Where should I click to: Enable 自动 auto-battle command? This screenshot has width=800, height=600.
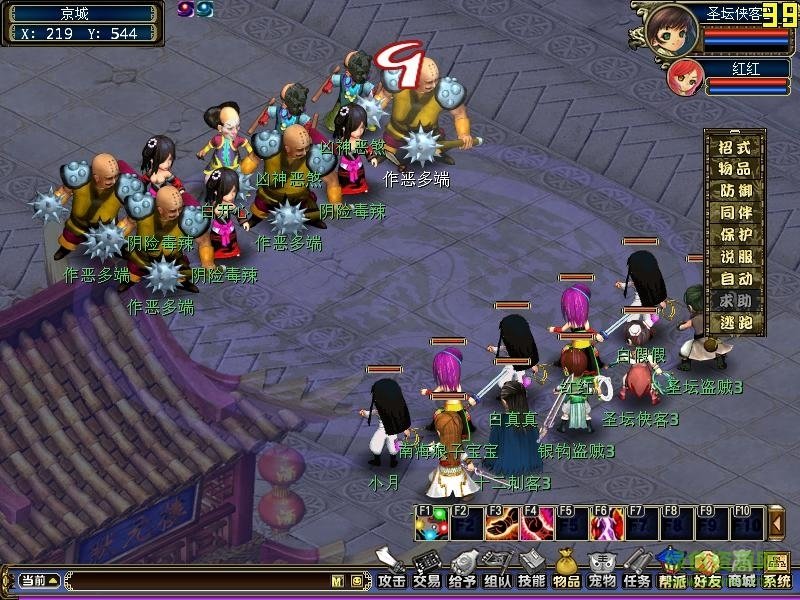(735, 278)
